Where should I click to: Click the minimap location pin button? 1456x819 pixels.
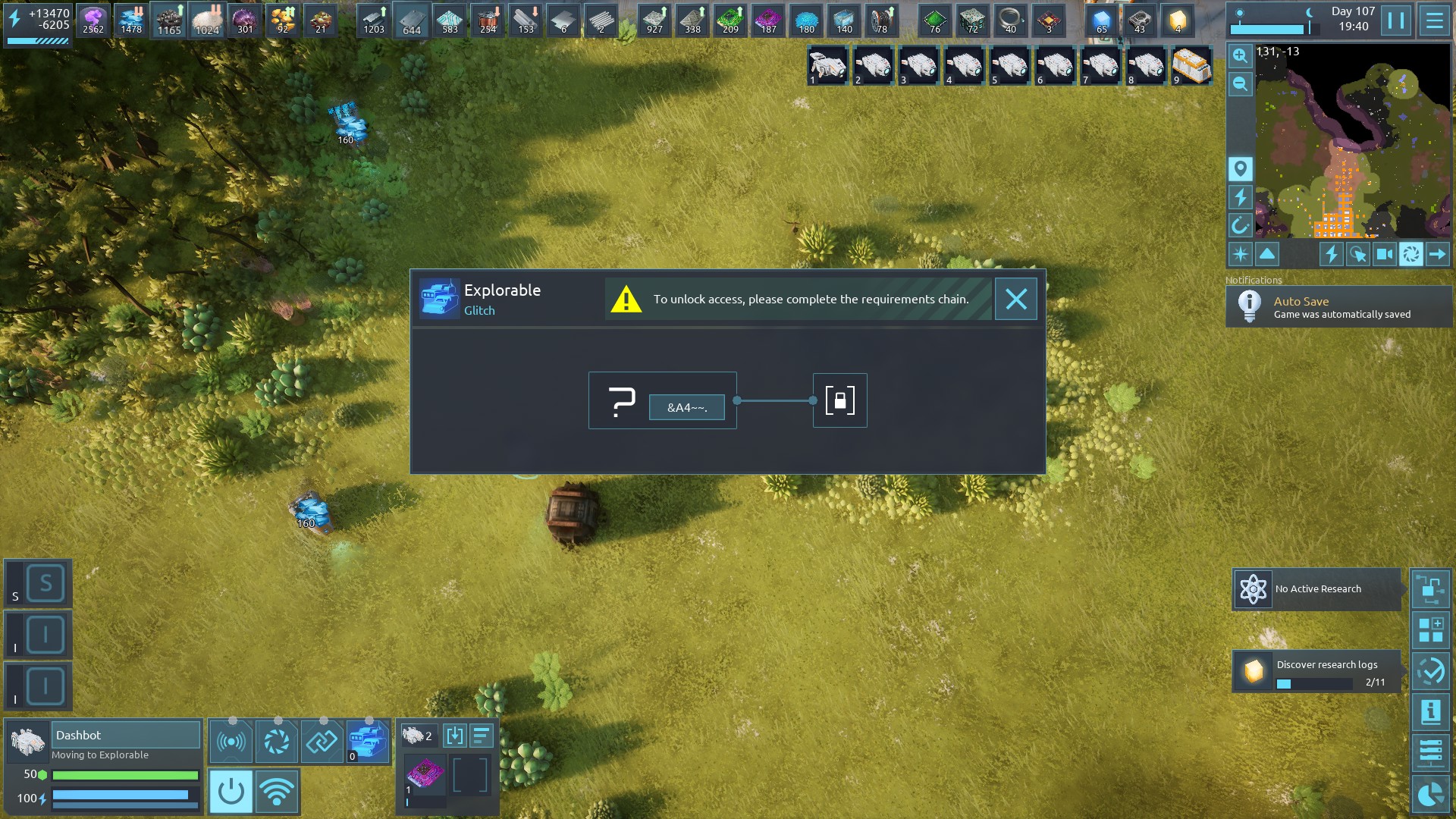[1240, 168]
